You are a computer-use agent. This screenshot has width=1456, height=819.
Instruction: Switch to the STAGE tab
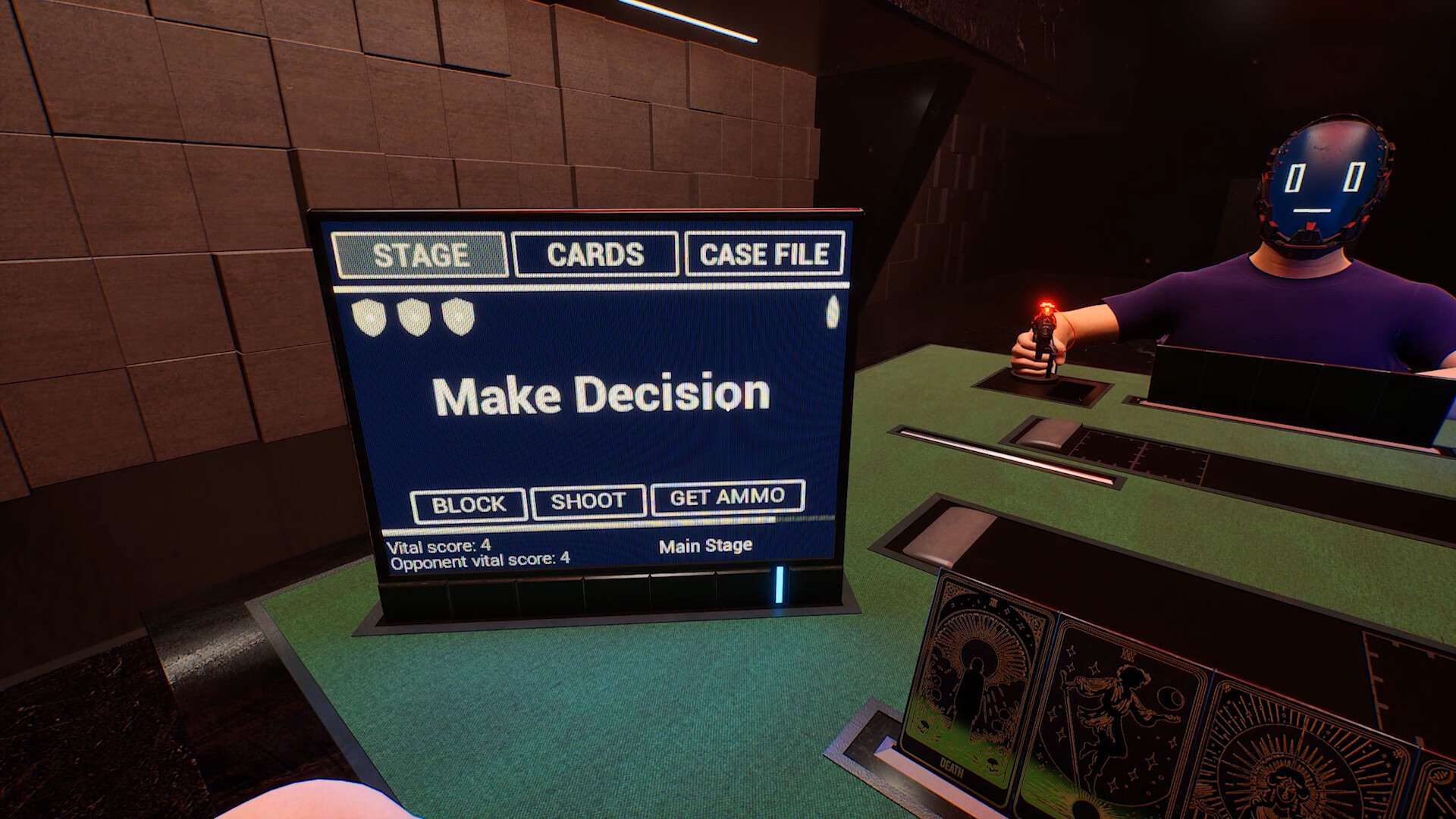(x=420, y=255)
